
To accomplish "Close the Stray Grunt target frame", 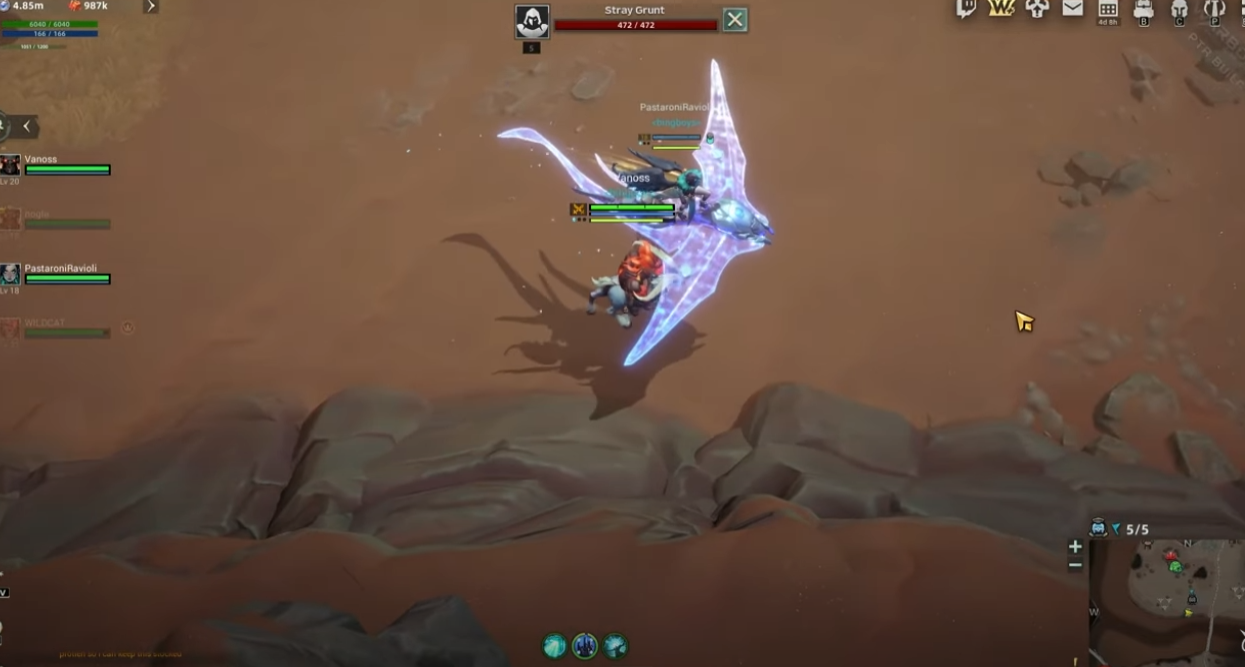I will pos(735,19).
